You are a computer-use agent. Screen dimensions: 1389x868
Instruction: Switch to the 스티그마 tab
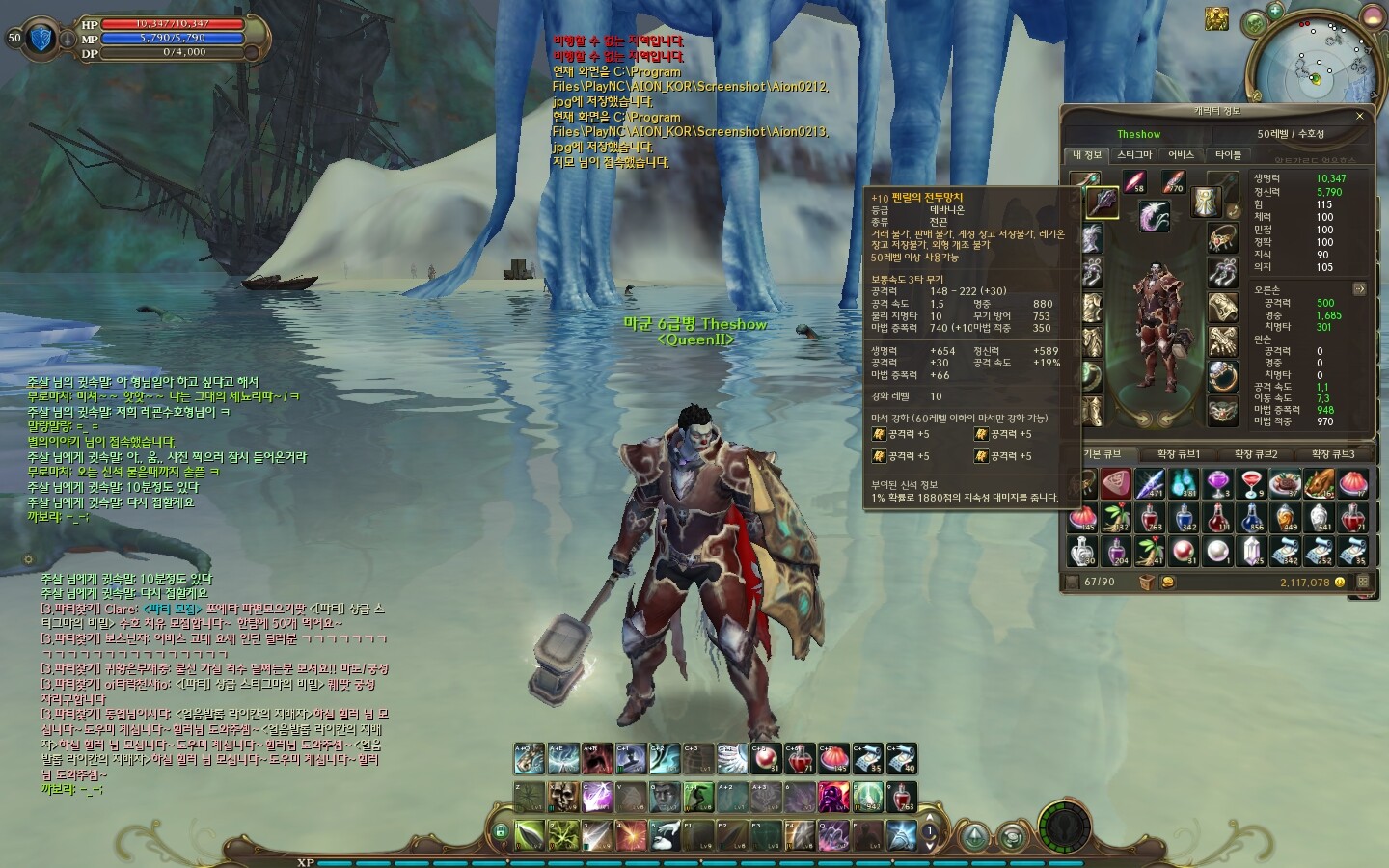click(x=1134, y=154)
